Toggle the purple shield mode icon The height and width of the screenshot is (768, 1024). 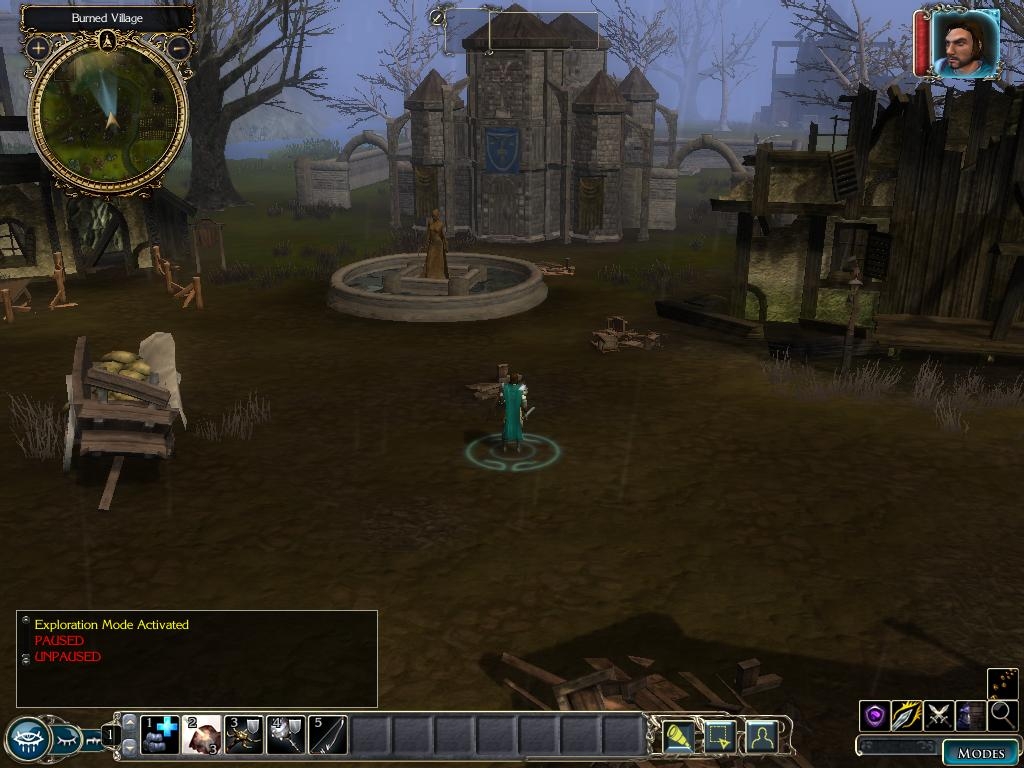pos(875,715)
